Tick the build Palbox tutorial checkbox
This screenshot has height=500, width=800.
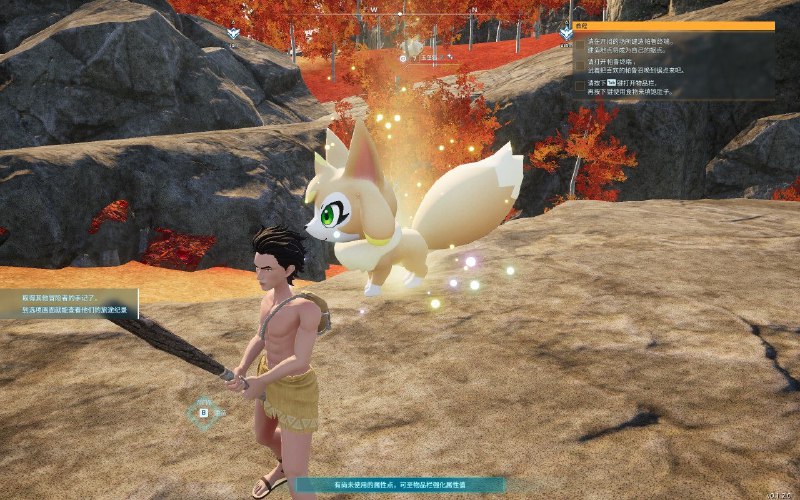click(580, 45)
